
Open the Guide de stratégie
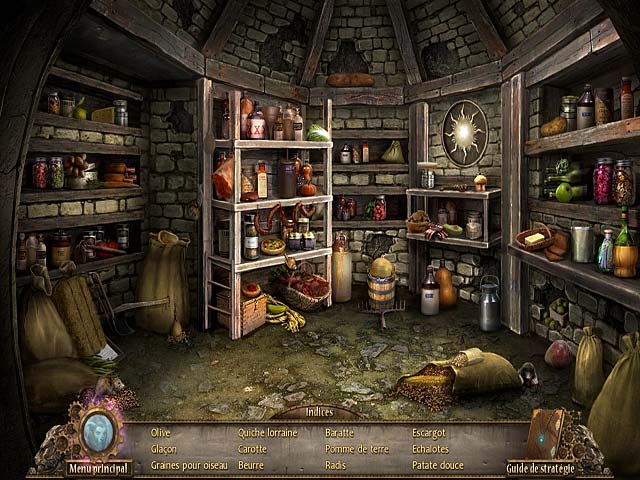point(539,467)
